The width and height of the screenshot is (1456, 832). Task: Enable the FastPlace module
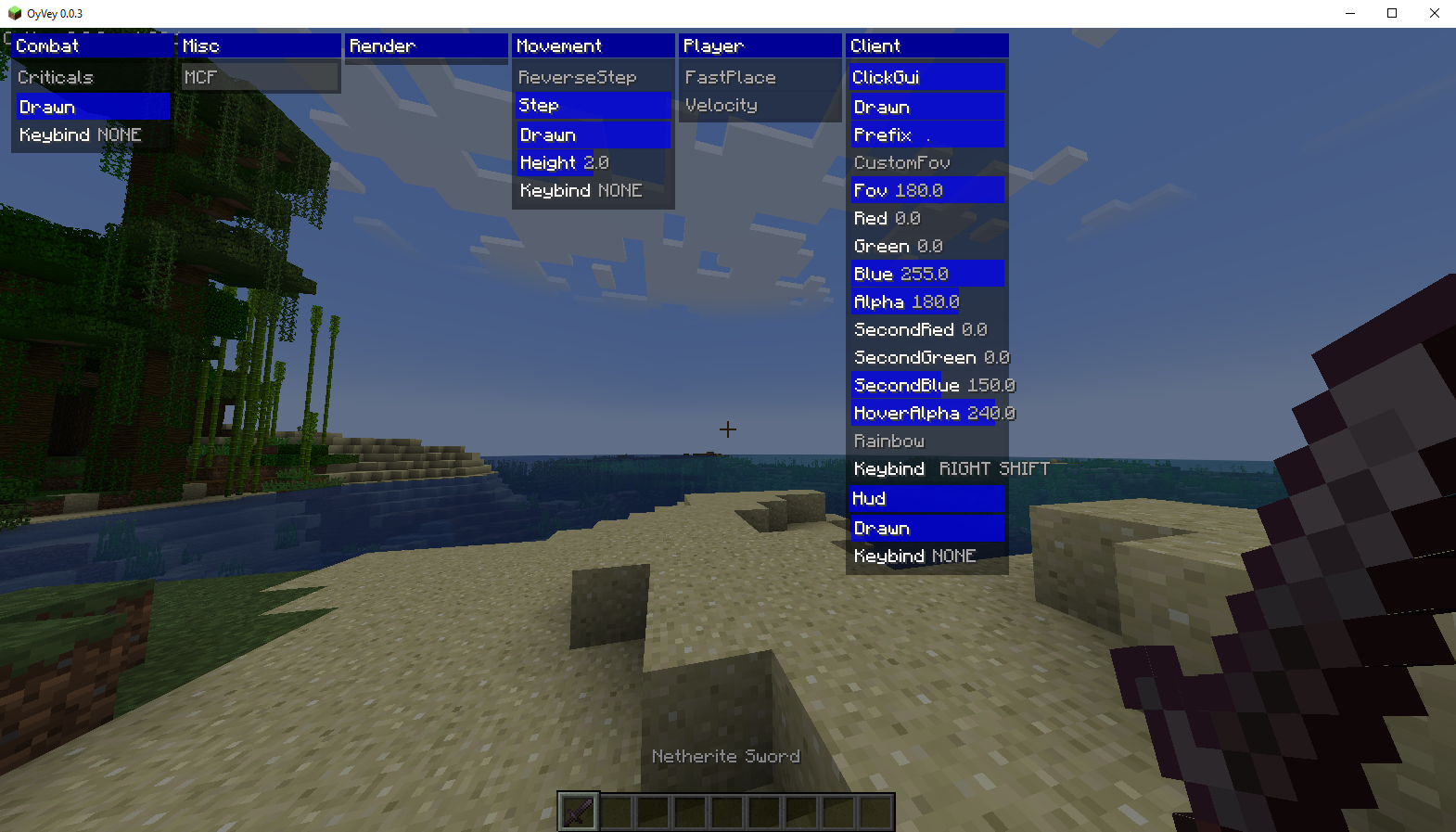click(x=730, y=77)
